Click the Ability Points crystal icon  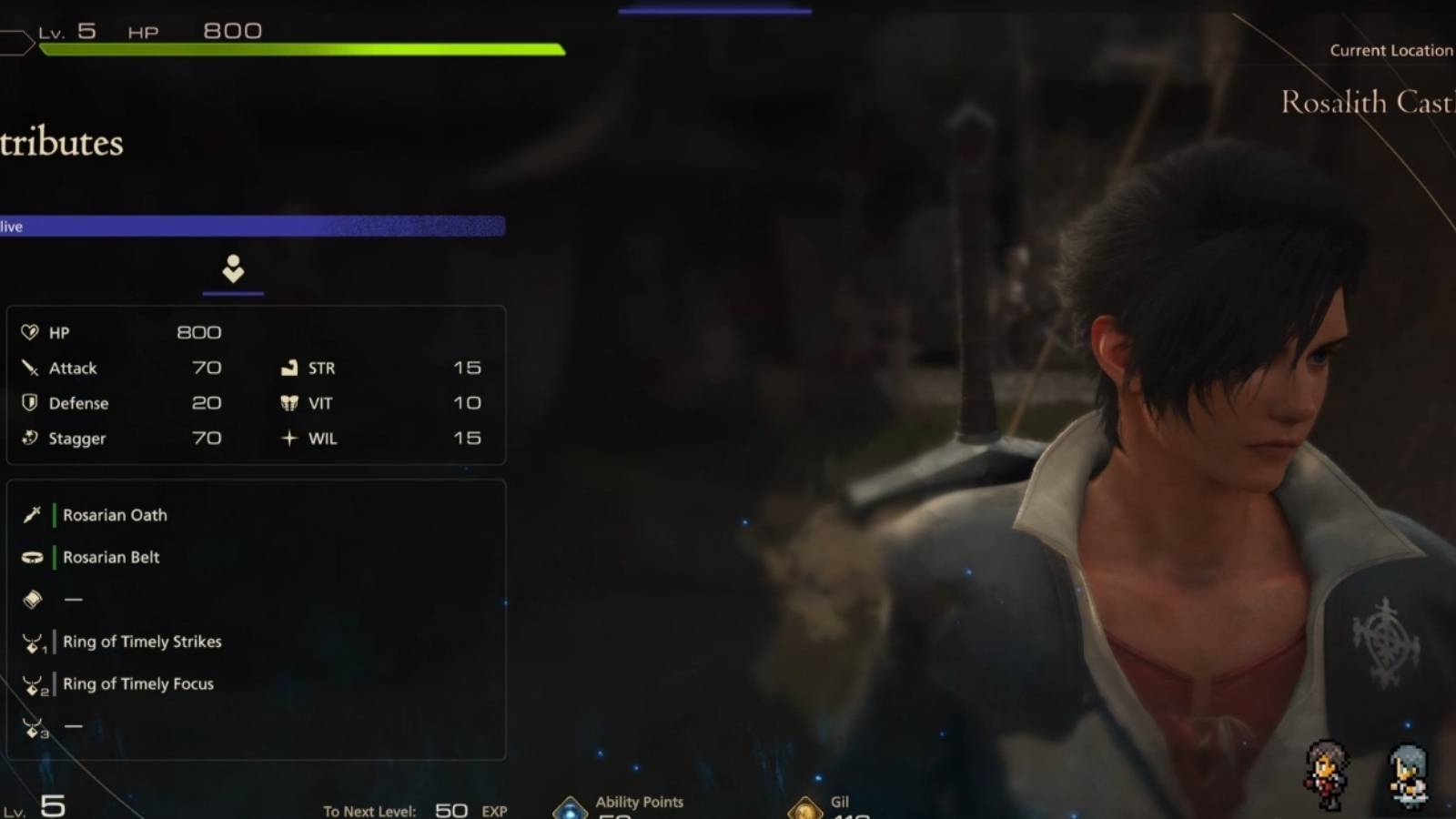(x=571, y=804)
